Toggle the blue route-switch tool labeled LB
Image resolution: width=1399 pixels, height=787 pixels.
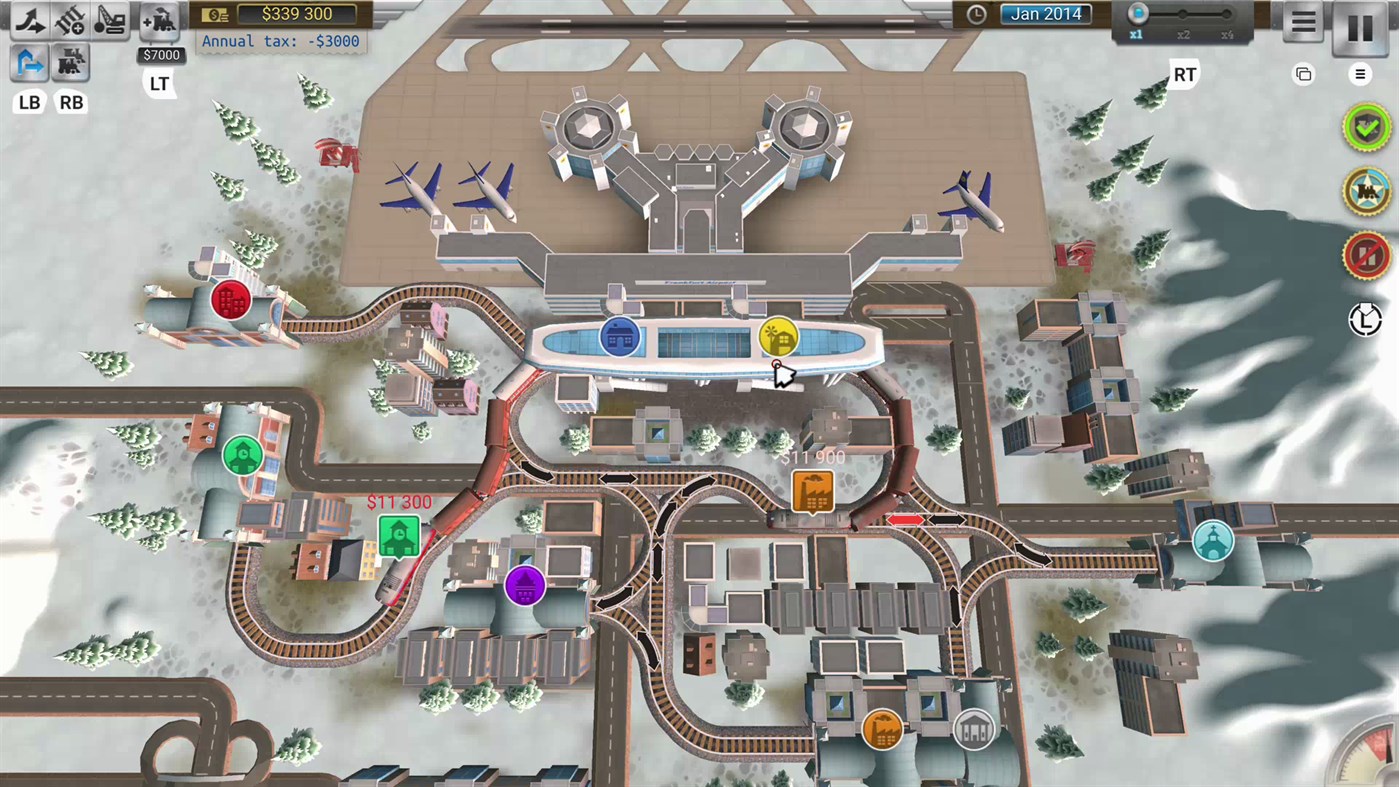coord(29,62)
